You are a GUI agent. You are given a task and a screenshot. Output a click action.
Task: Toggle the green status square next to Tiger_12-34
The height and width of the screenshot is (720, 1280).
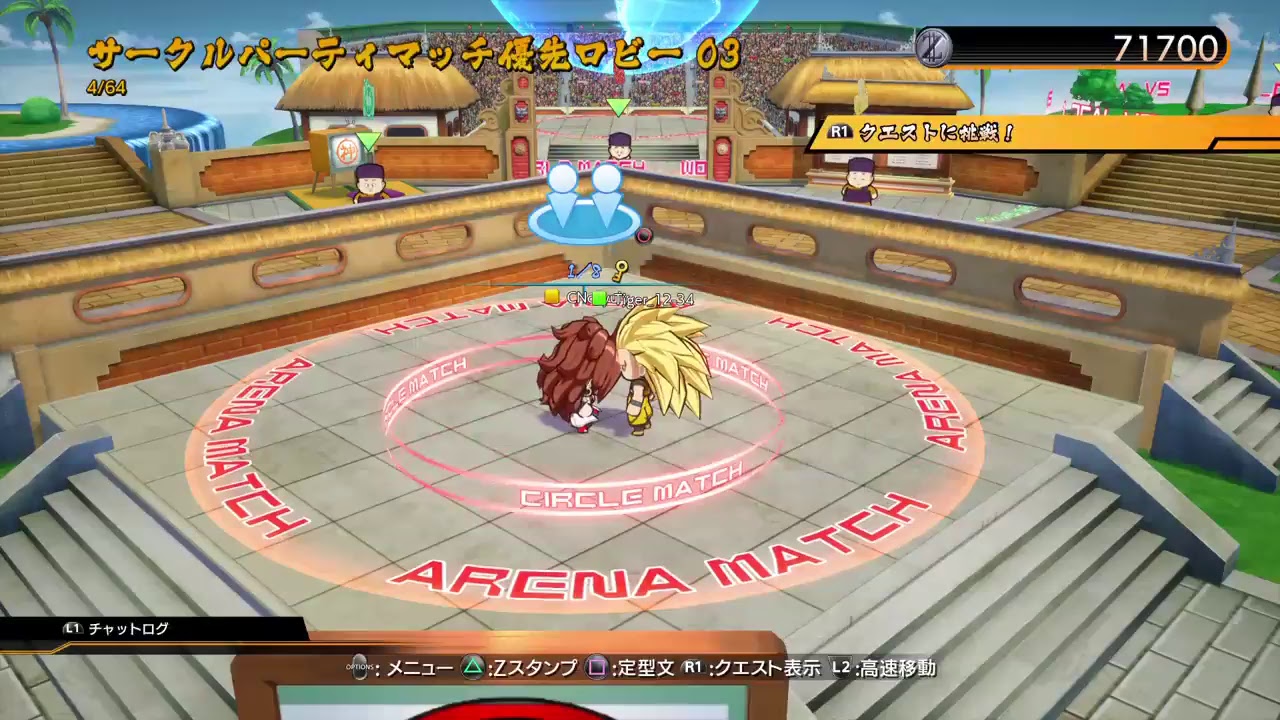(x=599, y=296)
